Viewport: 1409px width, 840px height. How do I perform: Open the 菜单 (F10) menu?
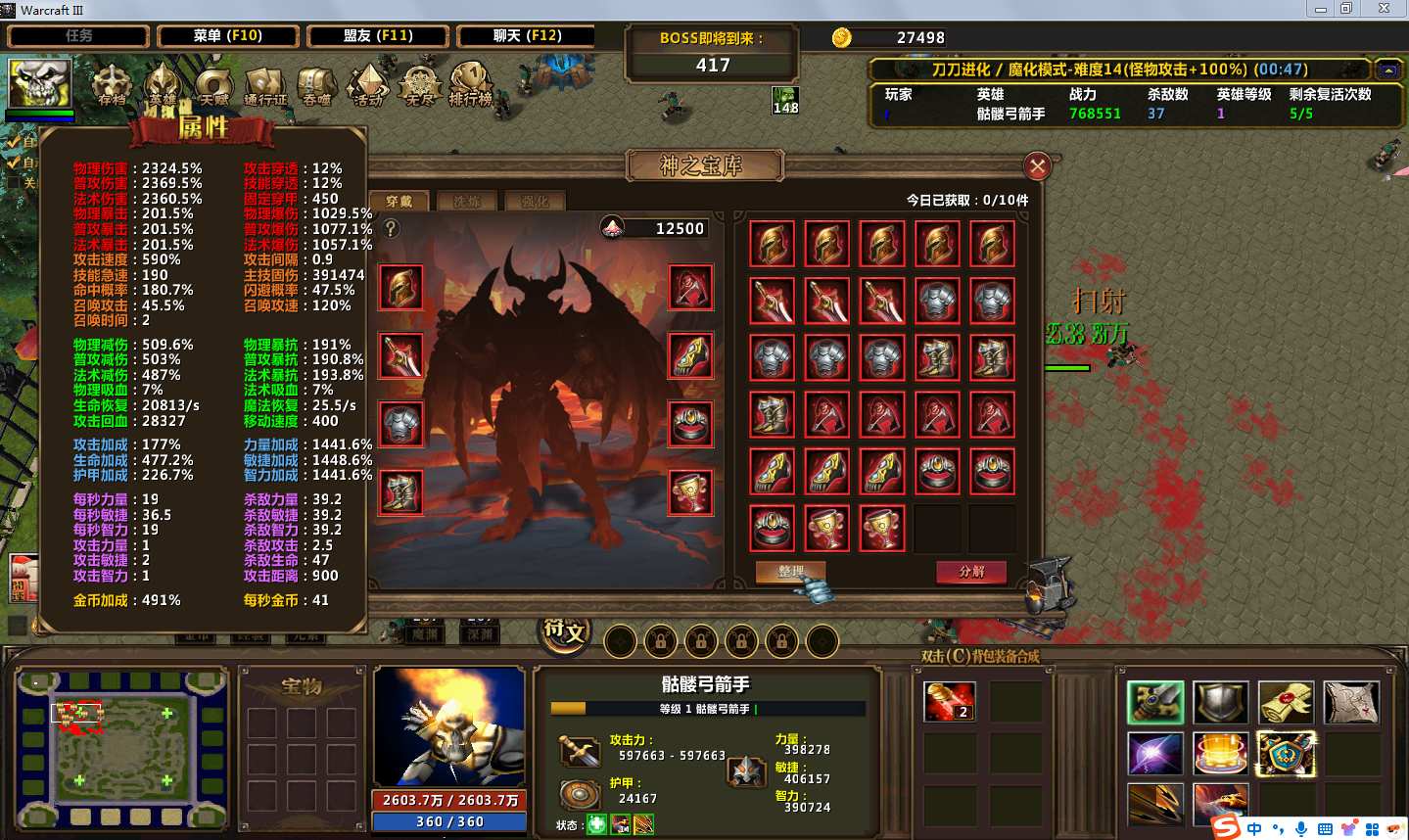(227, 36)
